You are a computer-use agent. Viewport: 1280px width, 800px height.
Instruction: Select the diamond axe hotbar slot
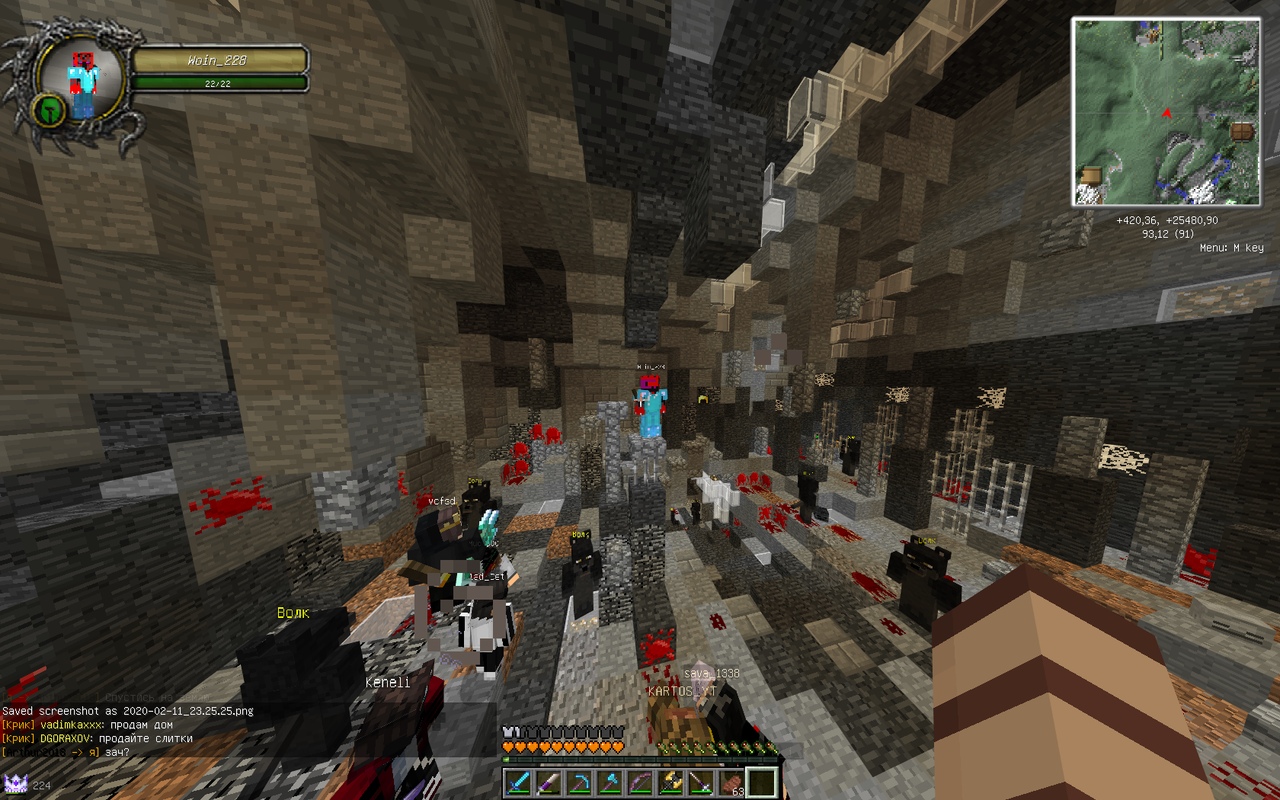[609, 782]
